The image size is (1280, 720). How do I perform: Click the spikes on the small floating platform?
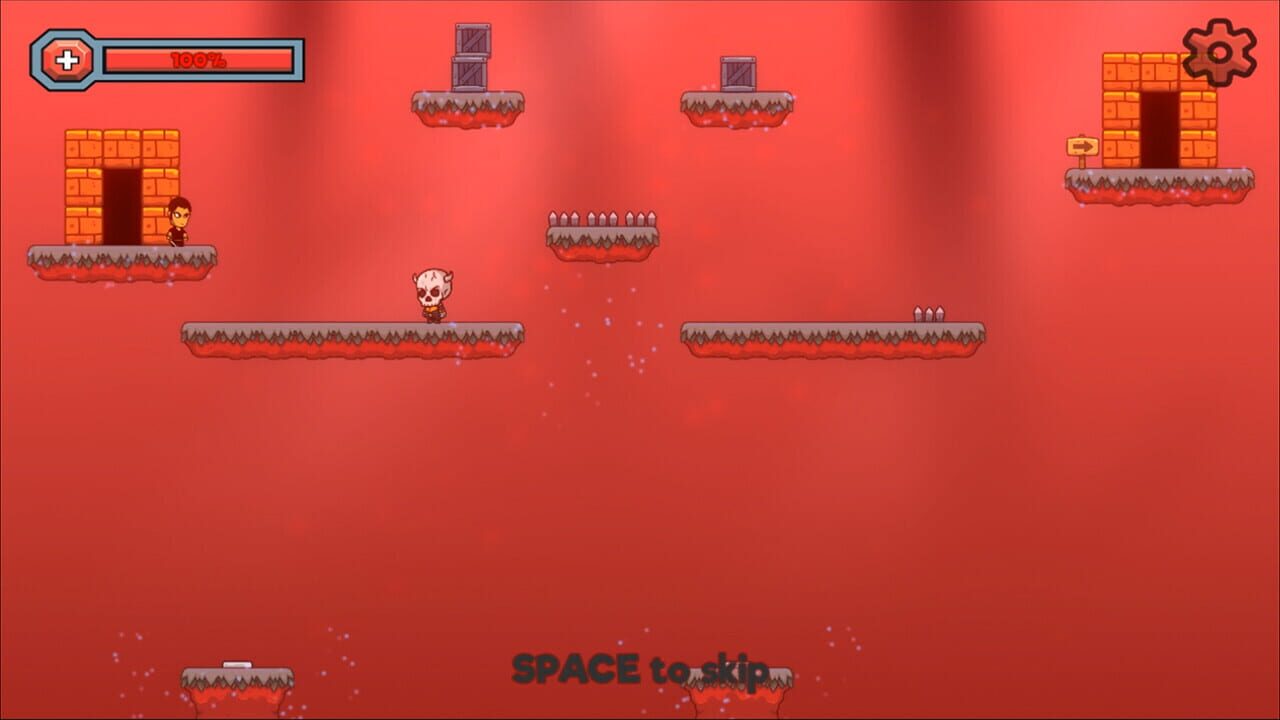tap(600, 215)
